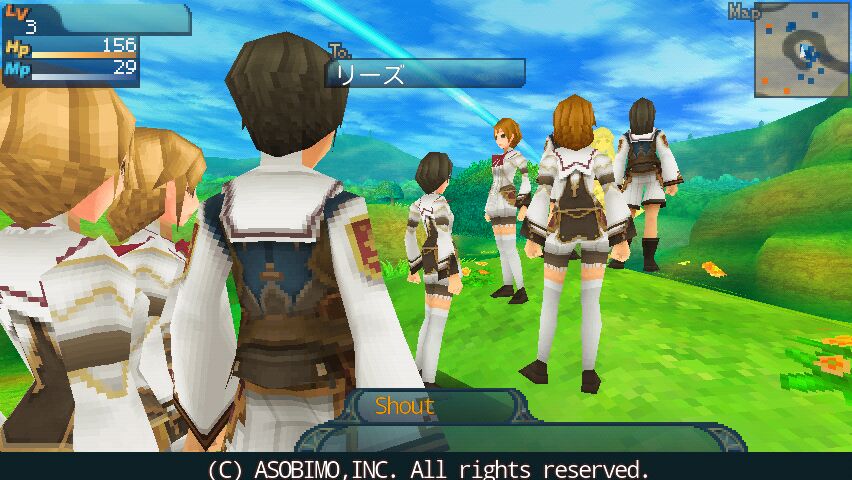Viewport: 852px width, 480px height.
Task: Select the Shout chat channel tab
Action: click(x=405, y=406)
